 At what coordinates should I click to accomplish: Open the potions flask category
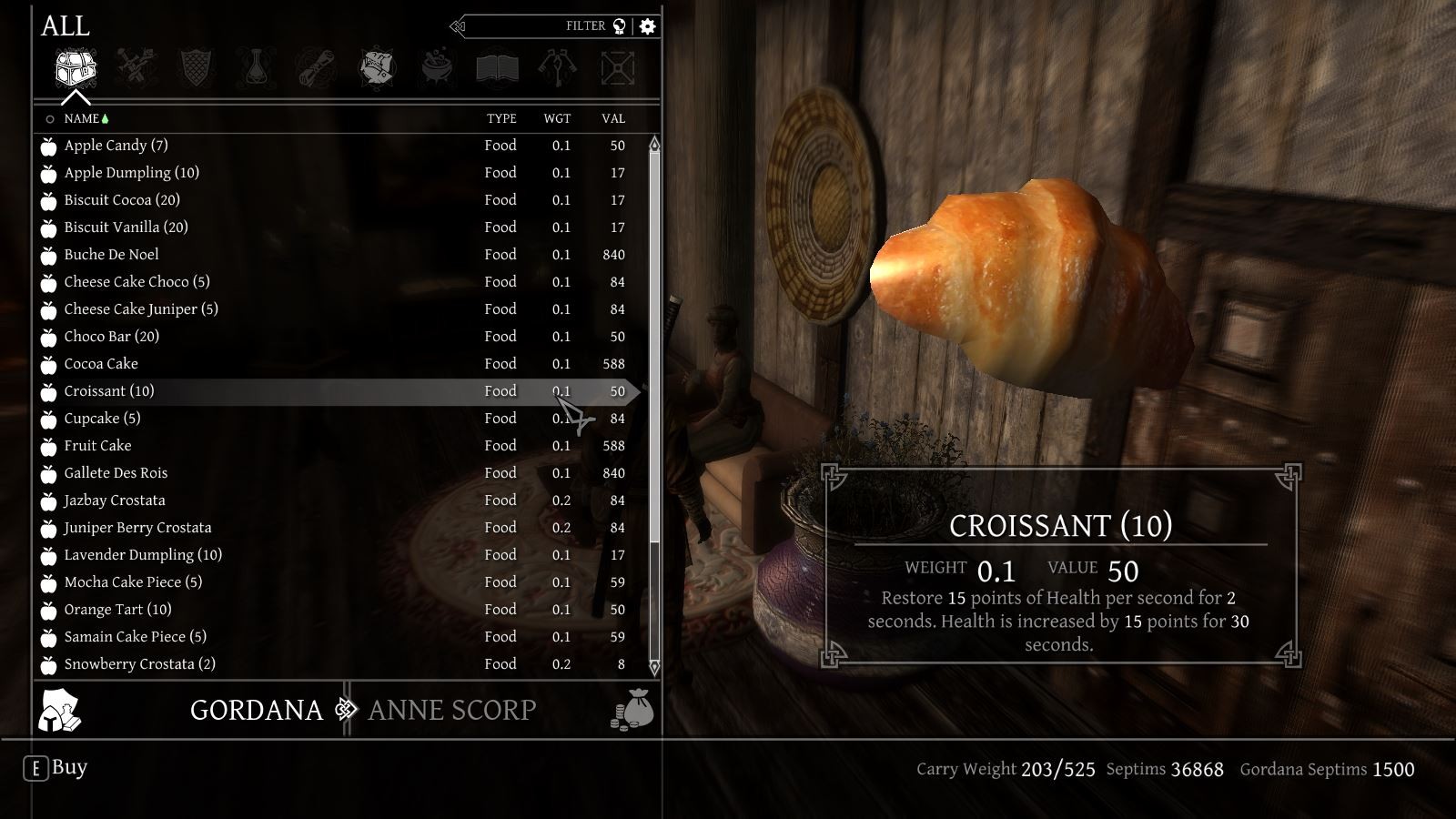257,68
